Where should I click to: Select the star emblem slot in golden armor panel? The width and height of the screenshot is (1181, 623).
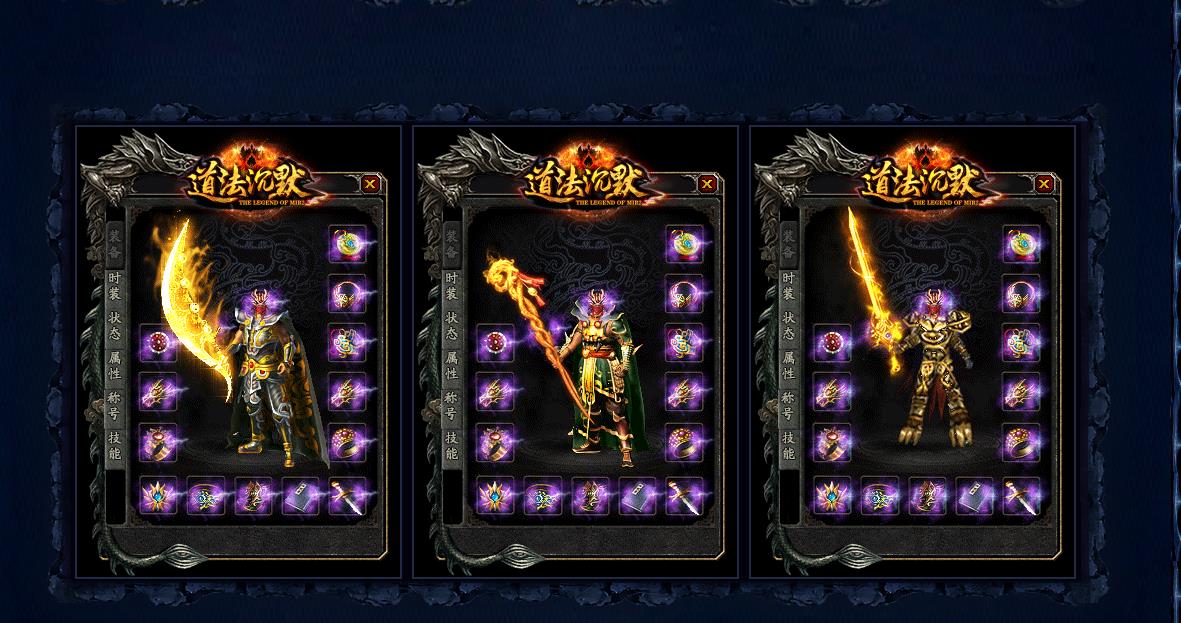click(x=830, y=496)
